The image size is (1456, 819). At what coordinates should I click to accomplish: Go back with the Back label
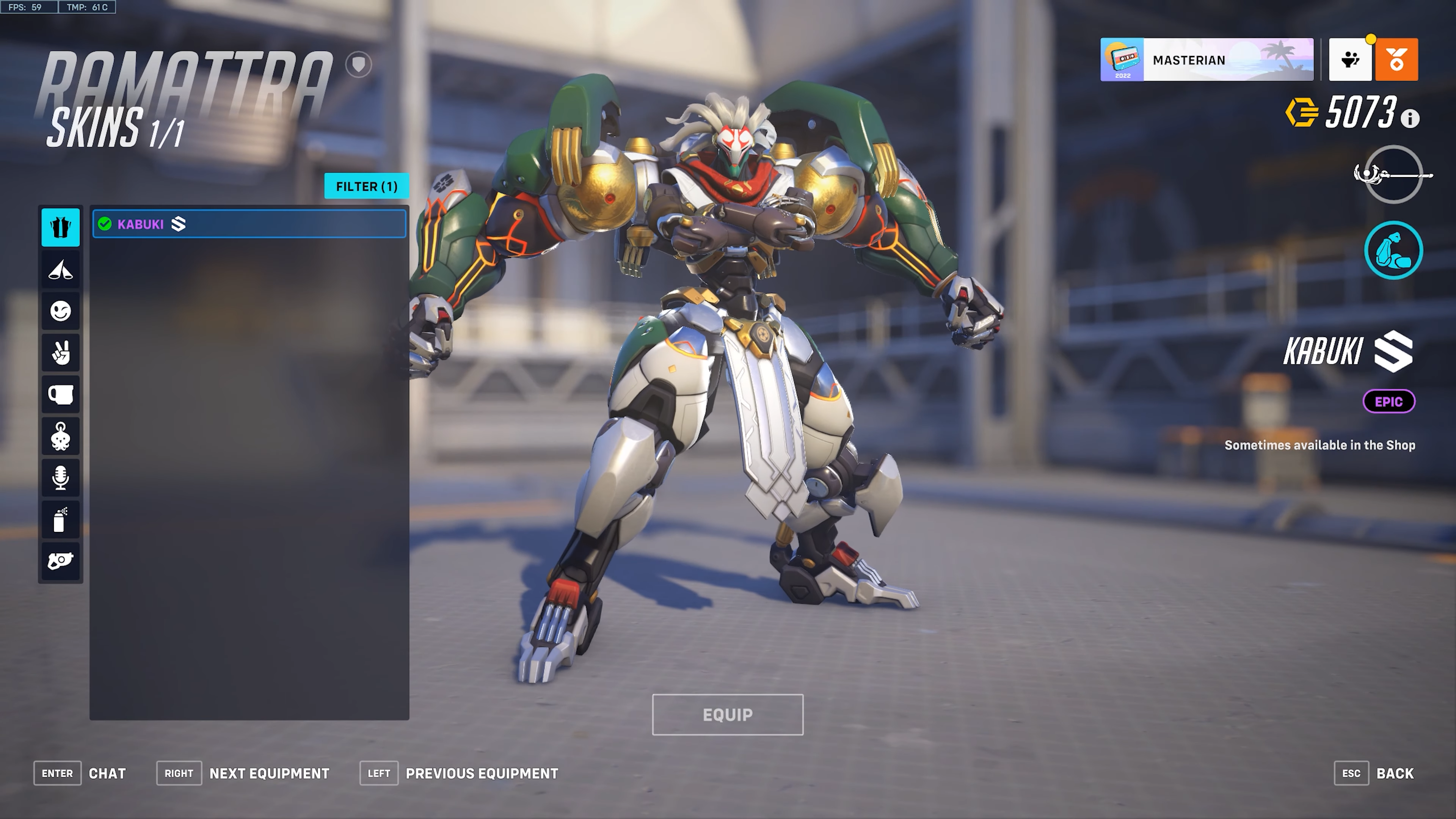pyautogui.click(x=1395, y=773)
